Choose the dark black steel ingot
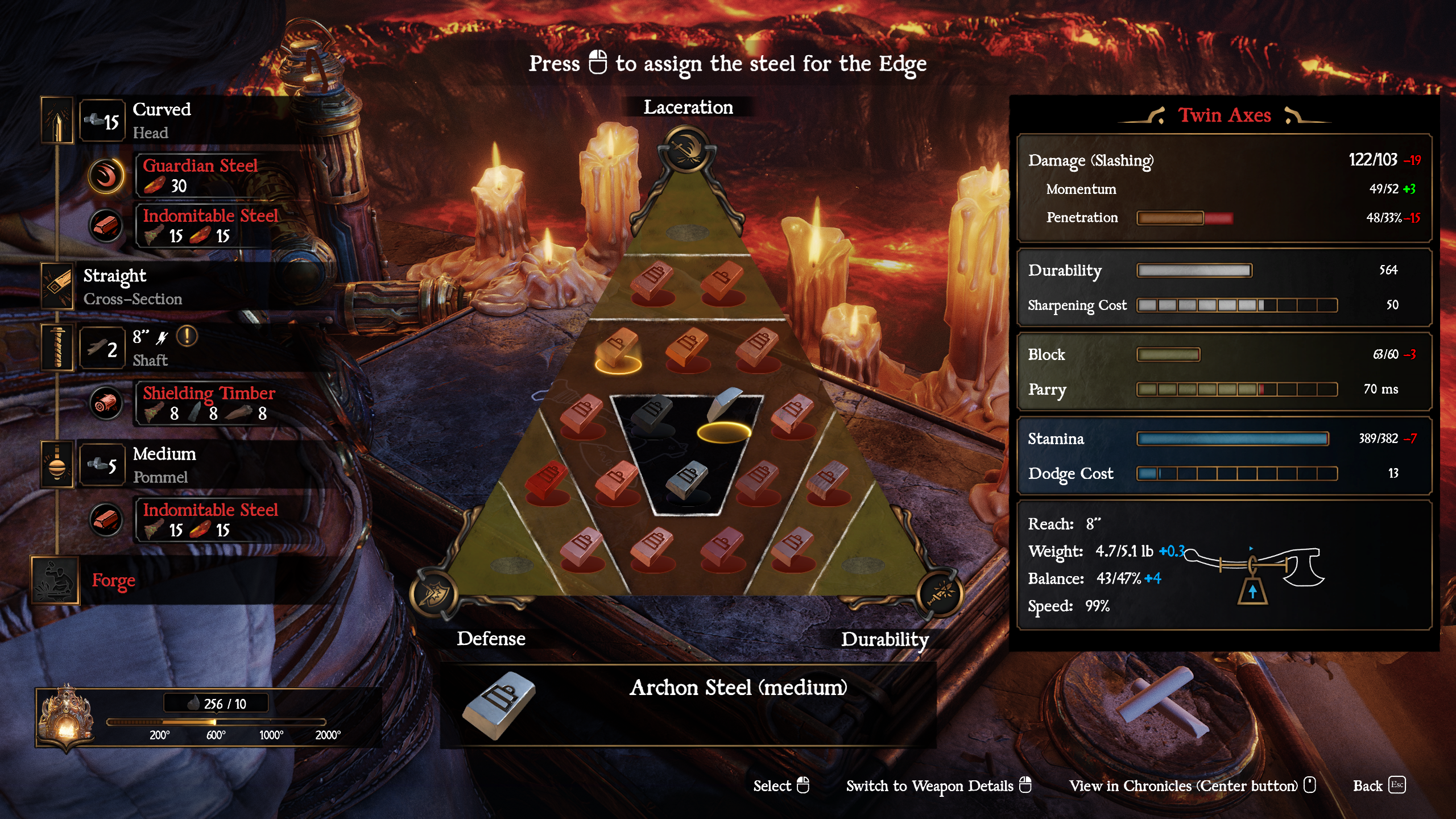The width and height of the screenshot is (1456, 819). [x=653, y=412]
